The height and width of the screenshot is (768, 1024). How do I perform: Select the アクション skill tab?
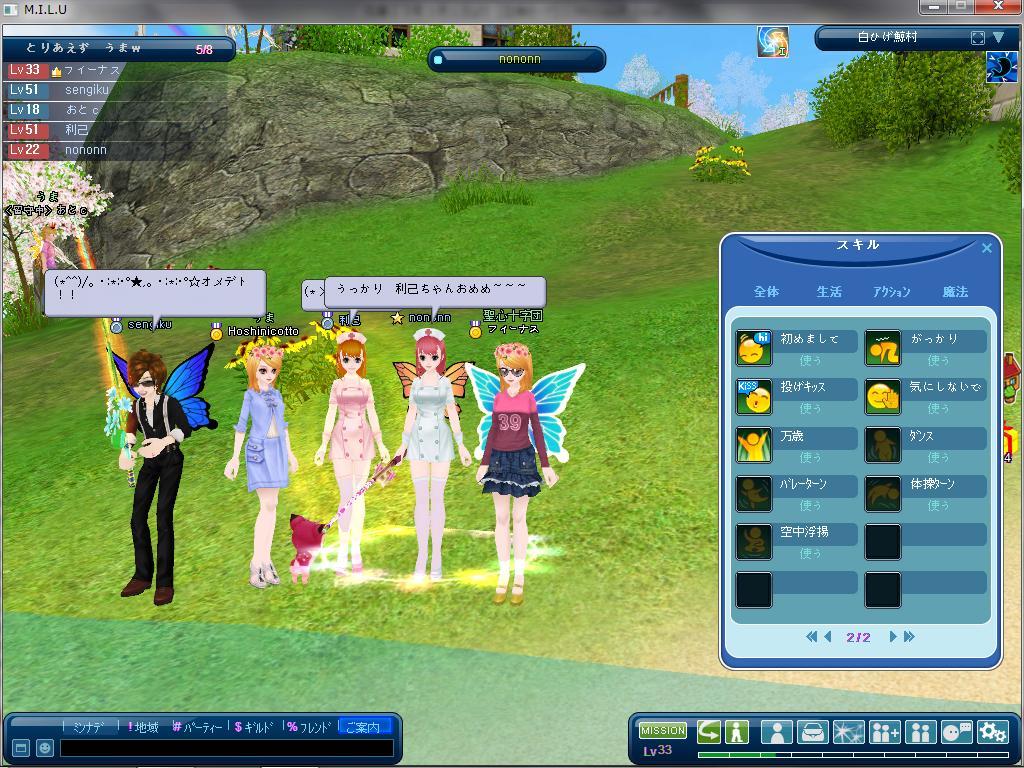click(891, 292)
